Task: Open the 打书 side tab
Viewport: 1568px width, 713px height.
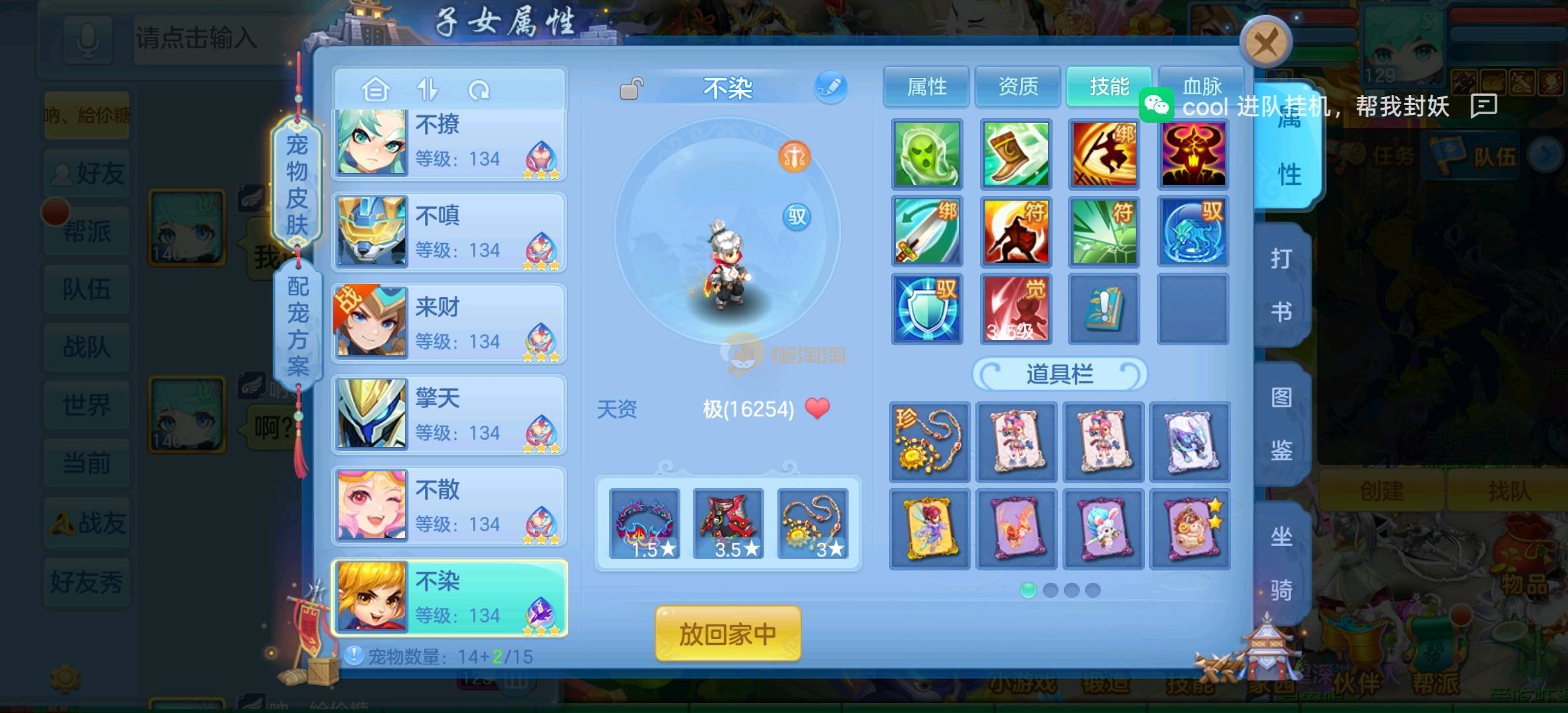Action: [1282, 285]
